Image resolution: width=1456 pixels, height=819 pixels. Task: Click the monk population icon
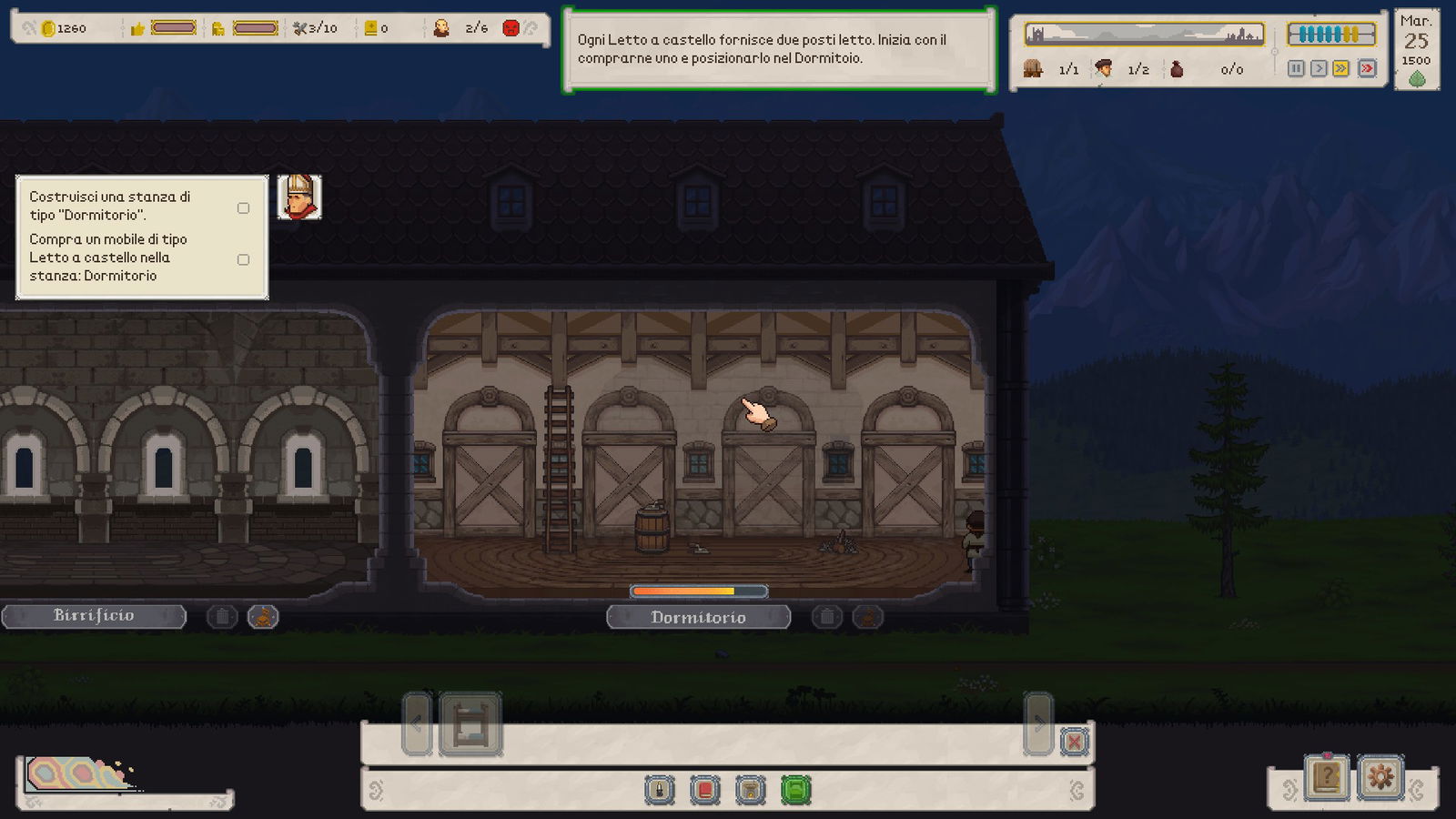click(x=441, y=28)
